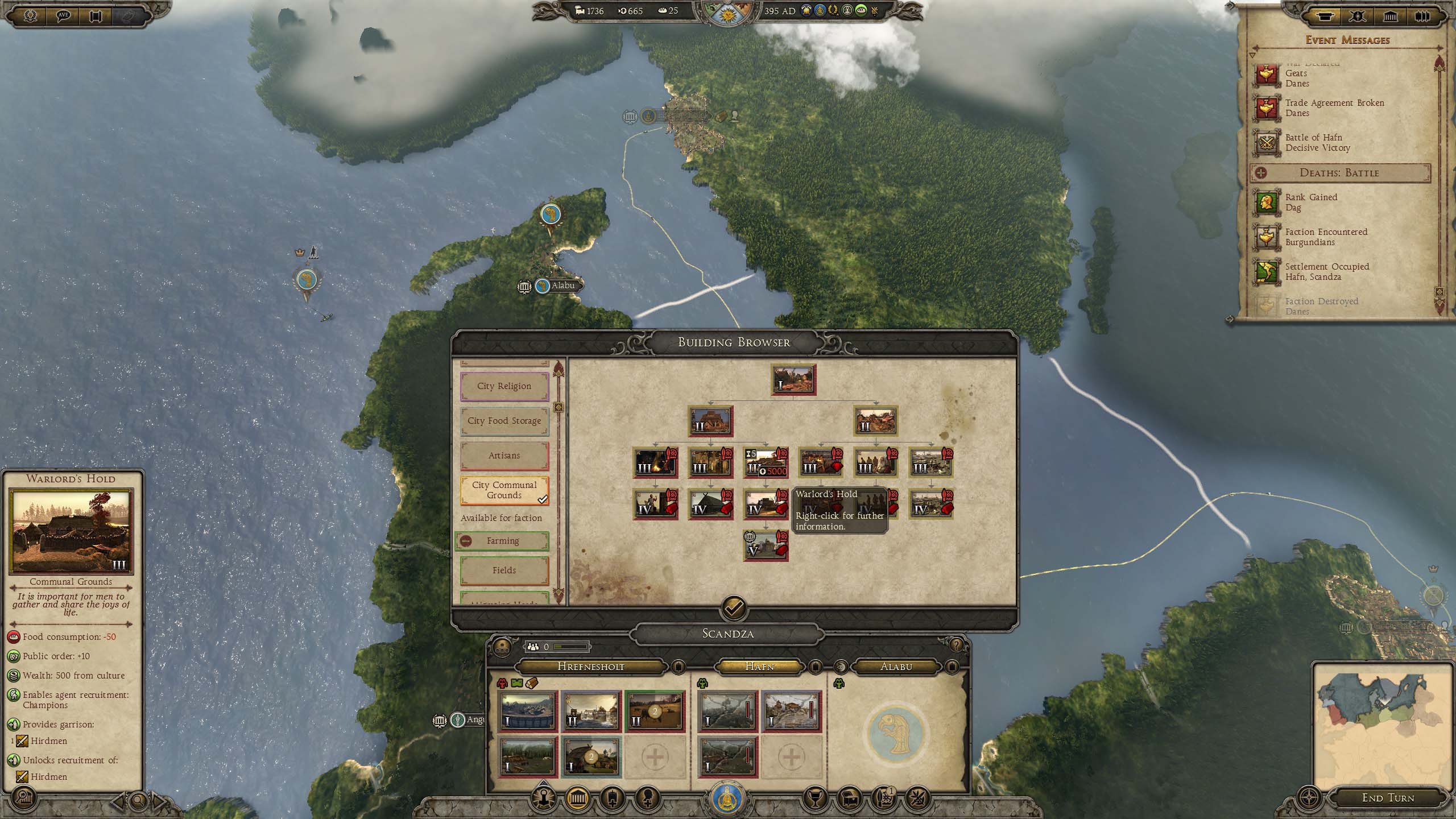Open the City Food Storage category
The height and width of the screenshot is (819, 1456).
click(x=504, y=421)
